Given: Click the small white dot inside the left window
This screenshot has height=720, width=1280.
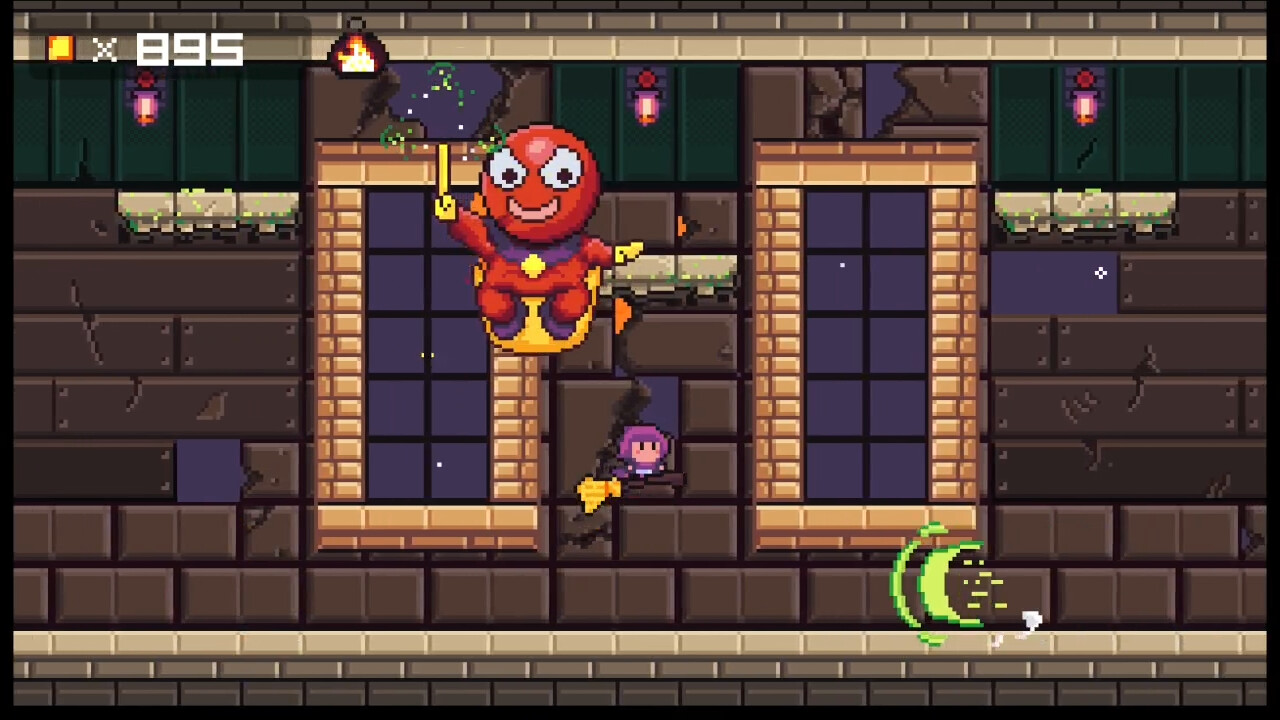Looking at the screenshot, I should click(x=440, y=463).
